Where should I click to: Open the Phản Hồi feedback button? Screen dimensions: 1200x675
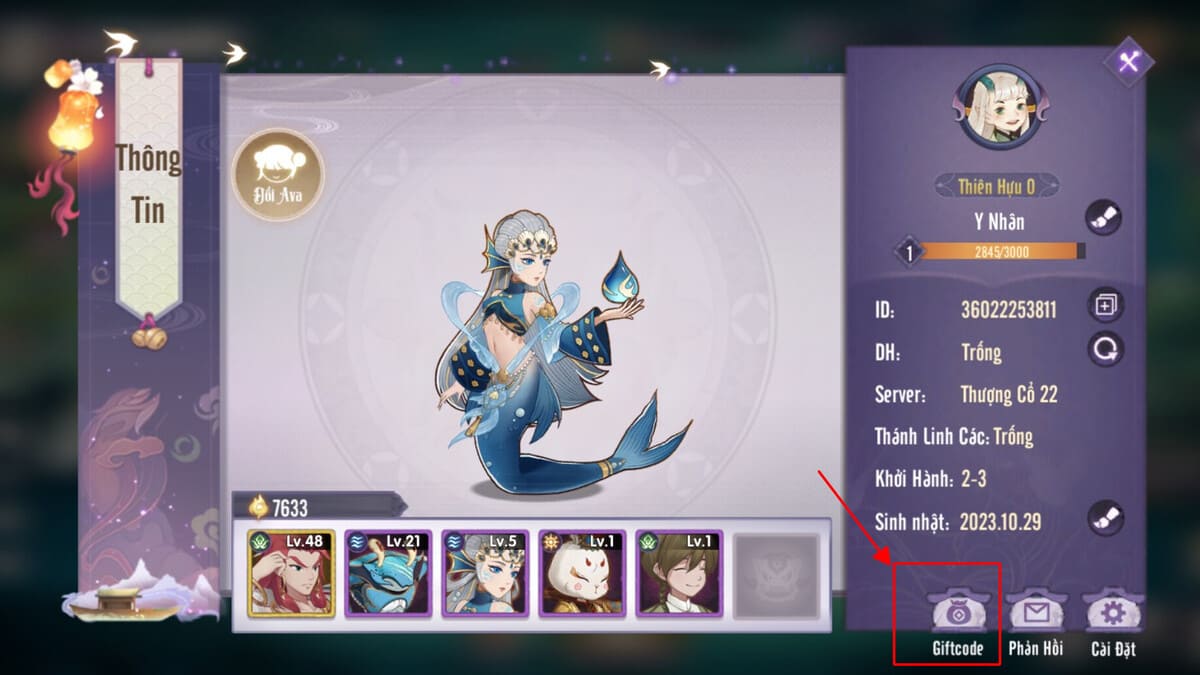[x=1035, y=620]
